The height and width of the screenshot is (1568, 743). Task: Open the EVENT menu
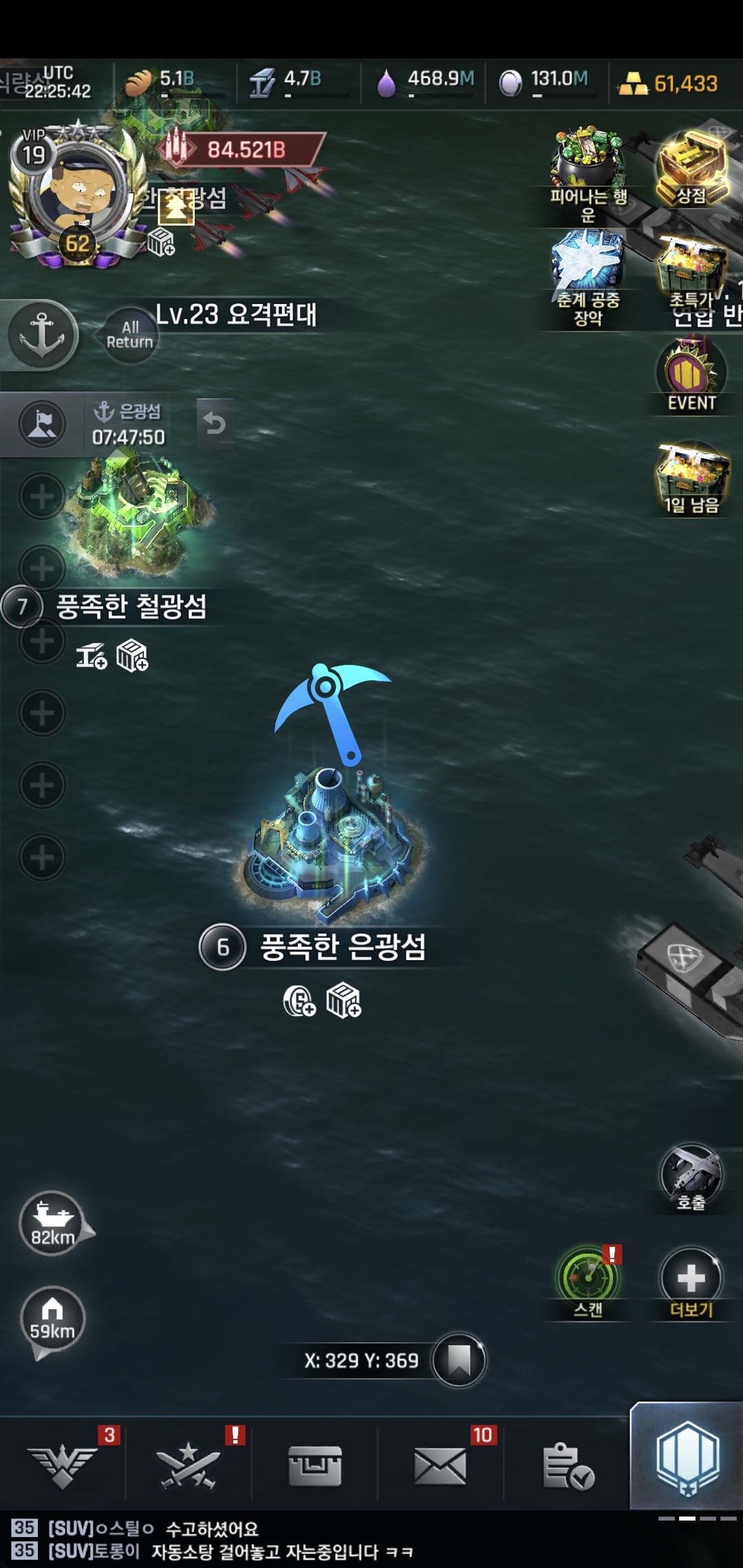(x=691, y=376)
